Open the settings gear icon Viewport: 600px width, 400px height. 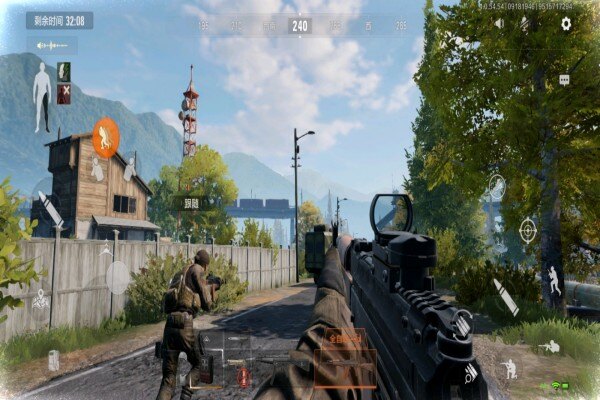point(566,23)
